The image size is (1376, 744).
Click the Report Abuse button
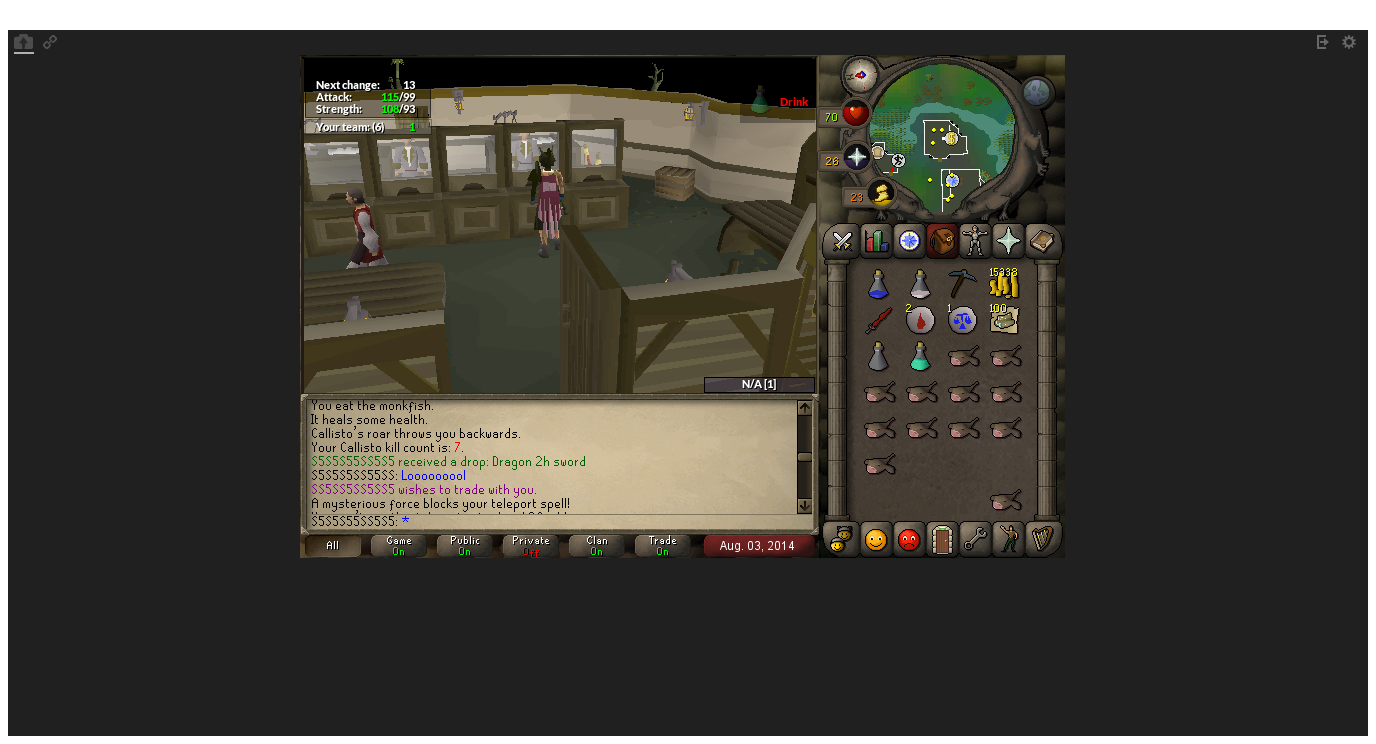tap(908, 540)
